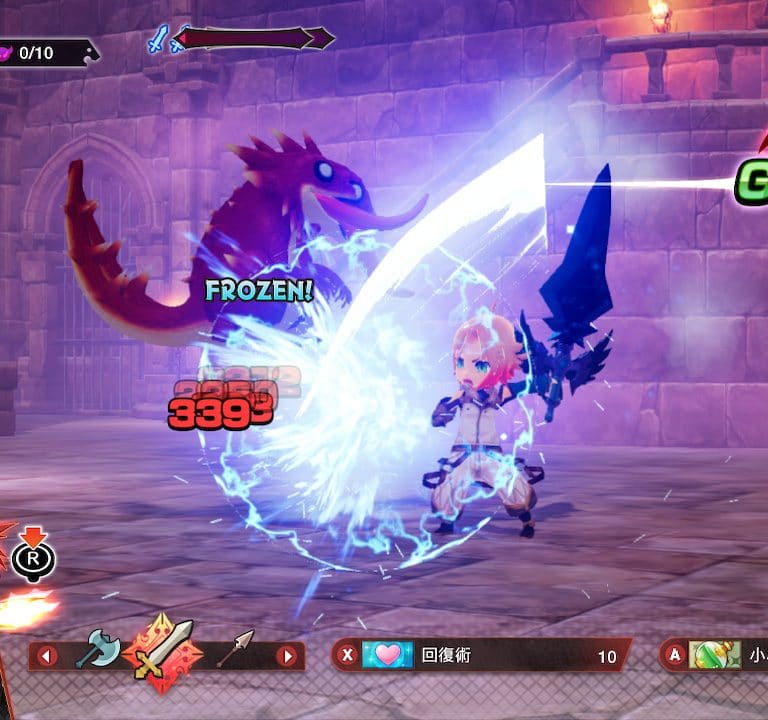Select the highlighted sword weapon icon

click(x=163, y=651)
